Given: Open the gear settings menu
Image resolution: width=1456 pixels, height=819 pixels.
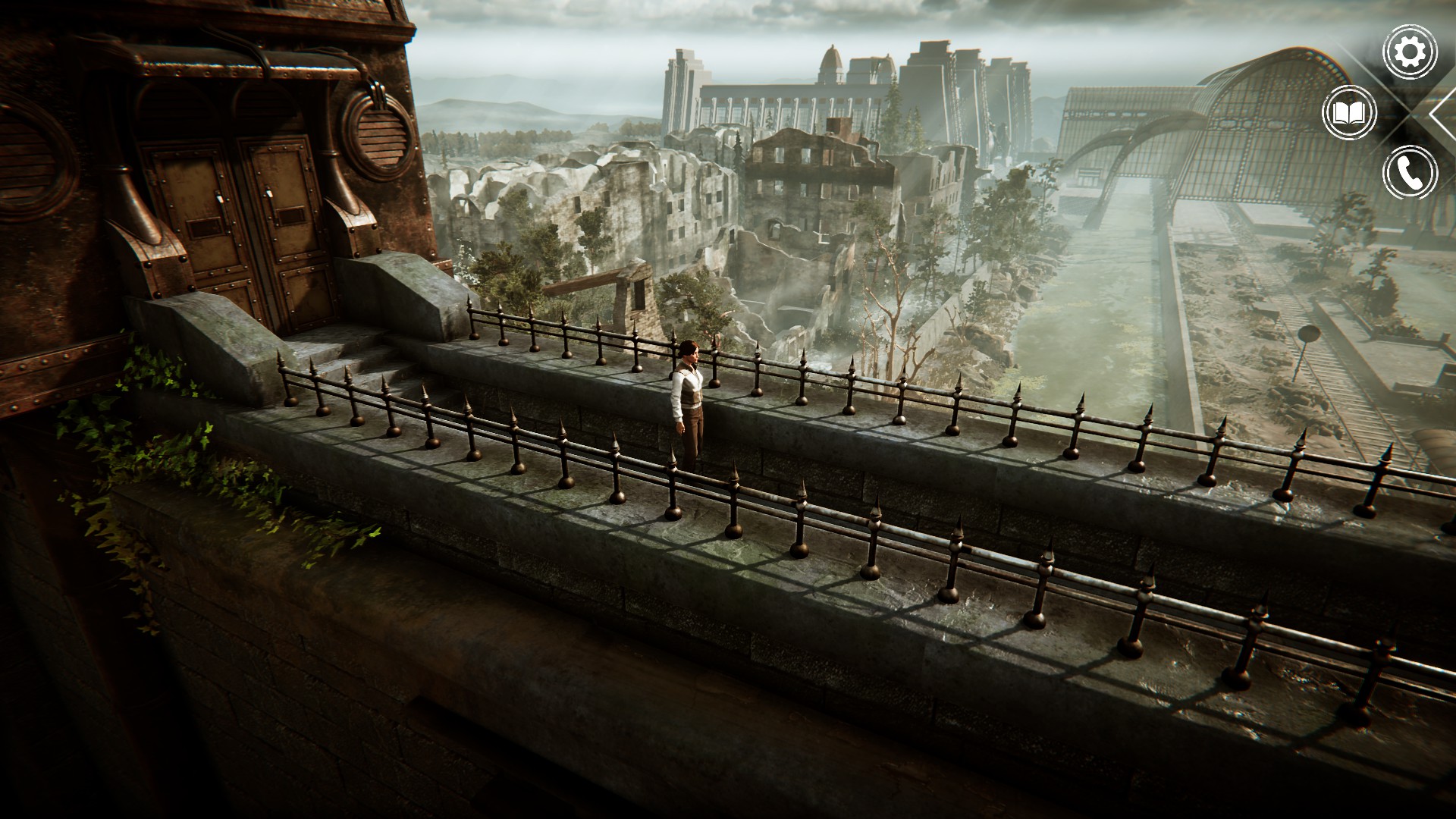Looking at the screenshot, I should pos(1410,52).
